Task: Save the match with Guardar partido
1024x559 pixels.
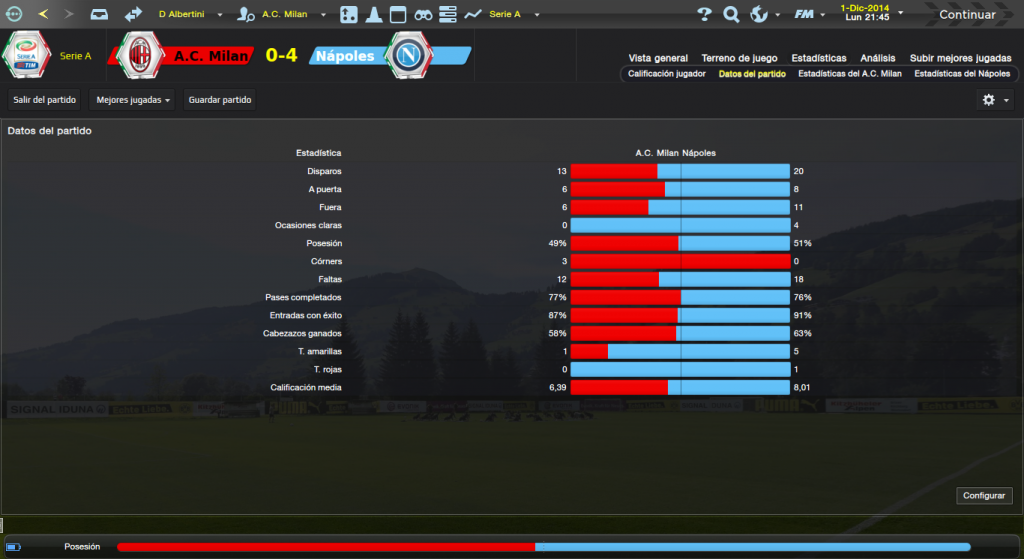Action: pos(220,100)
